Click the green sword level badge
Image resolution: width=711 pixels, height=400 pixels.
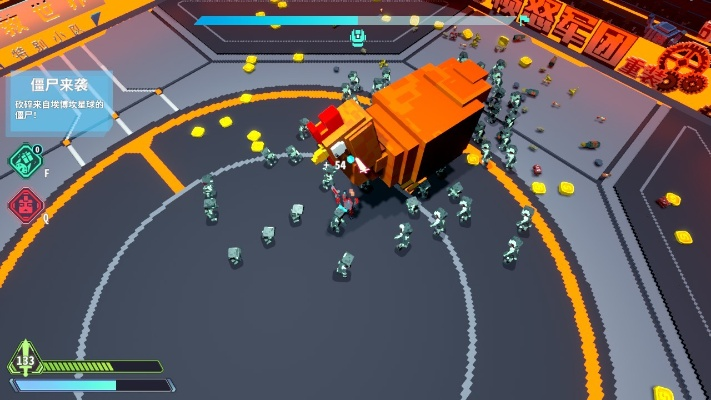pos(24,359)
